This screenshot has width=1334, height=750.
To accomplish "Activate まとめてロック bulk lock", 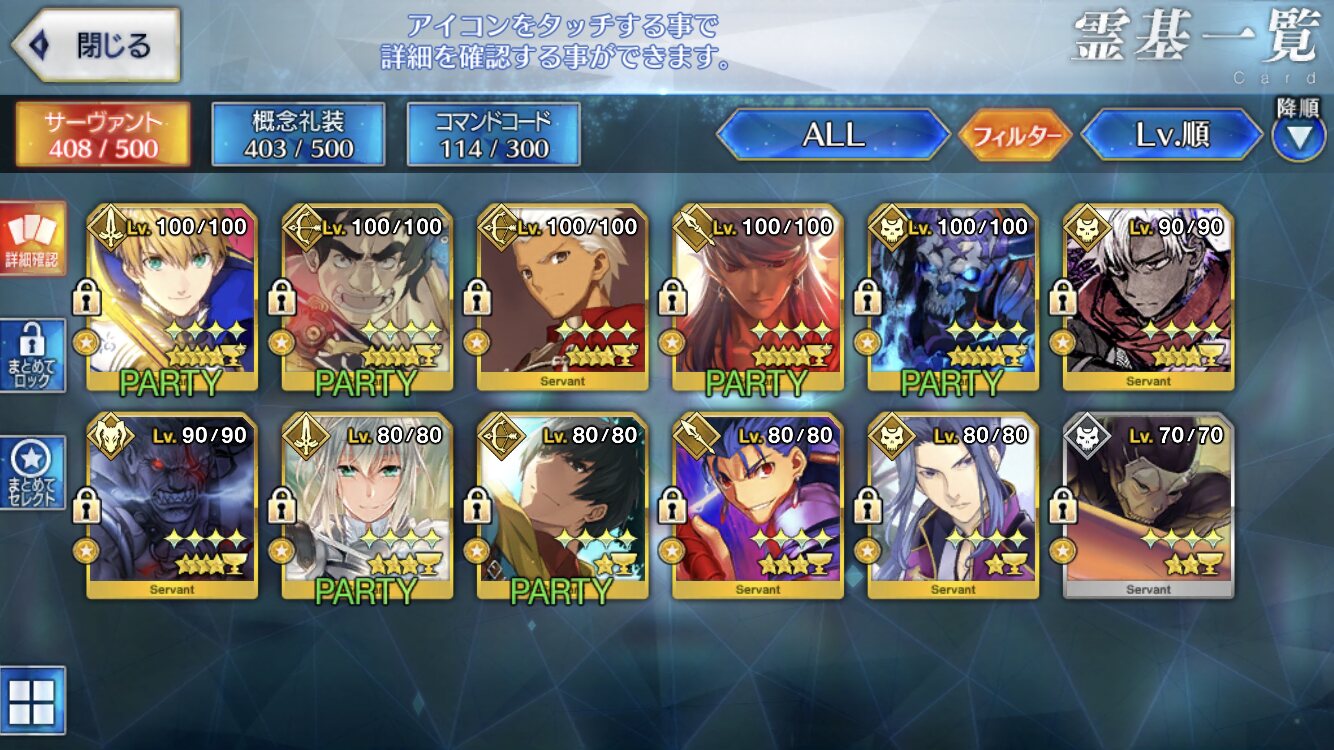I will pos(33,356).
